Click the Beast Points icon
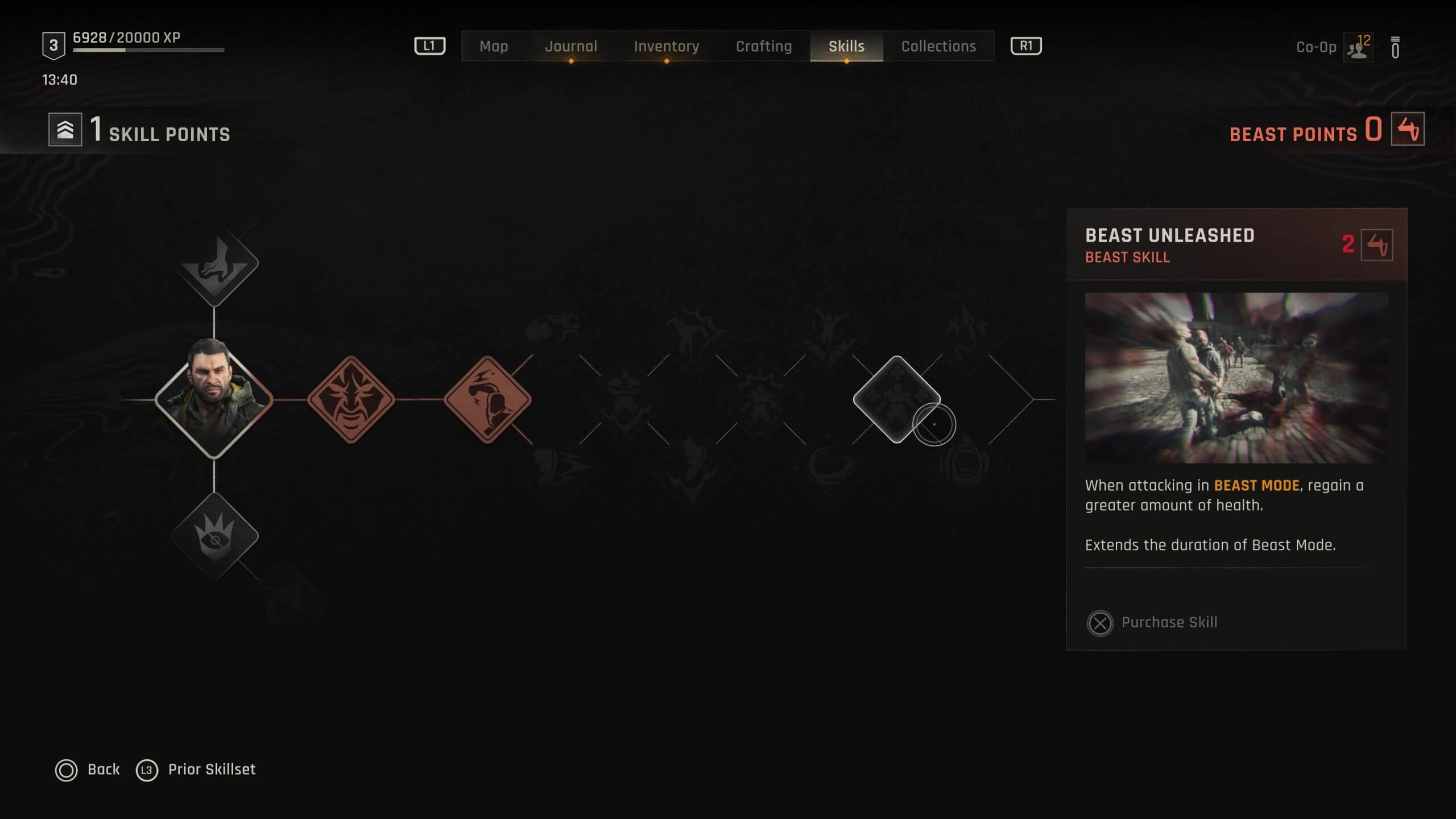Viewport: 1456px width, 819px height. (1408, 129)
